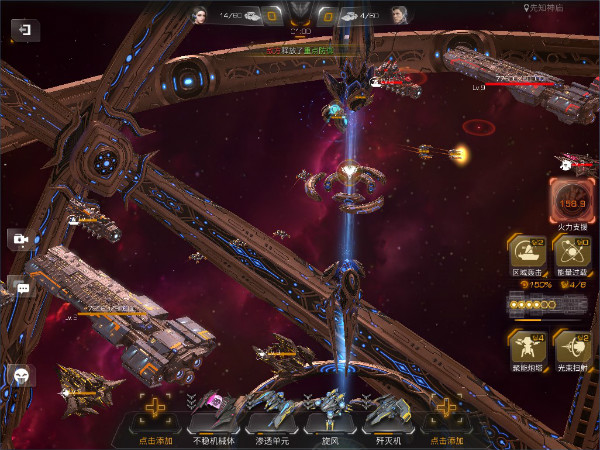Open the chat bubble icon
The width and height of the screenshot is (600, 450).
(20, 288)
